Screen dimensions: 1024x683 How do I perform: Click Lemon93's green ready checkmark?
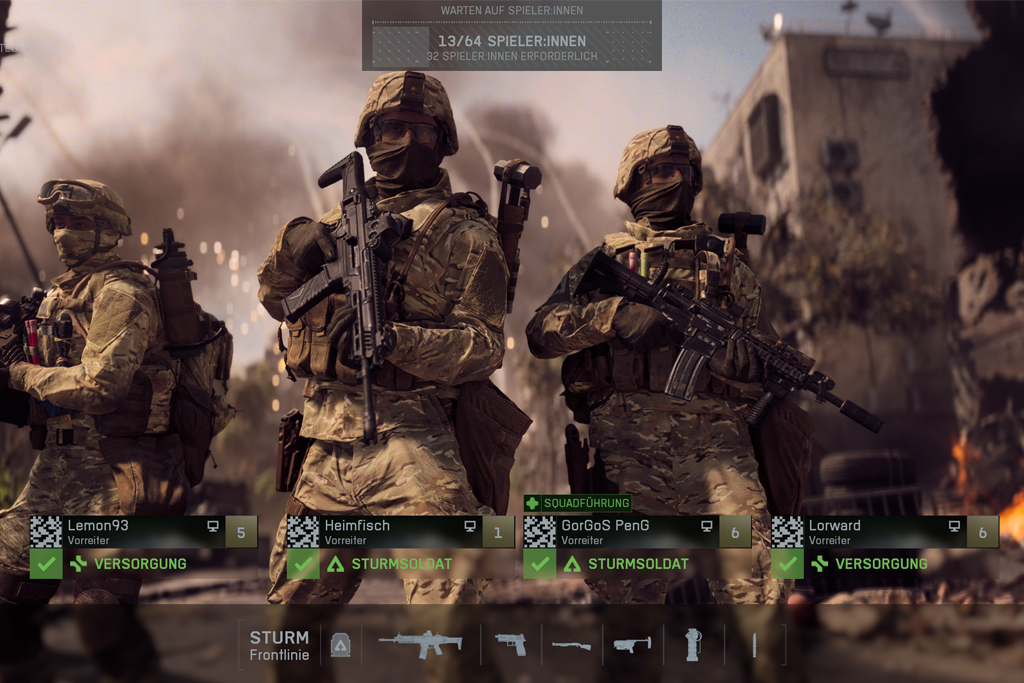46,564
